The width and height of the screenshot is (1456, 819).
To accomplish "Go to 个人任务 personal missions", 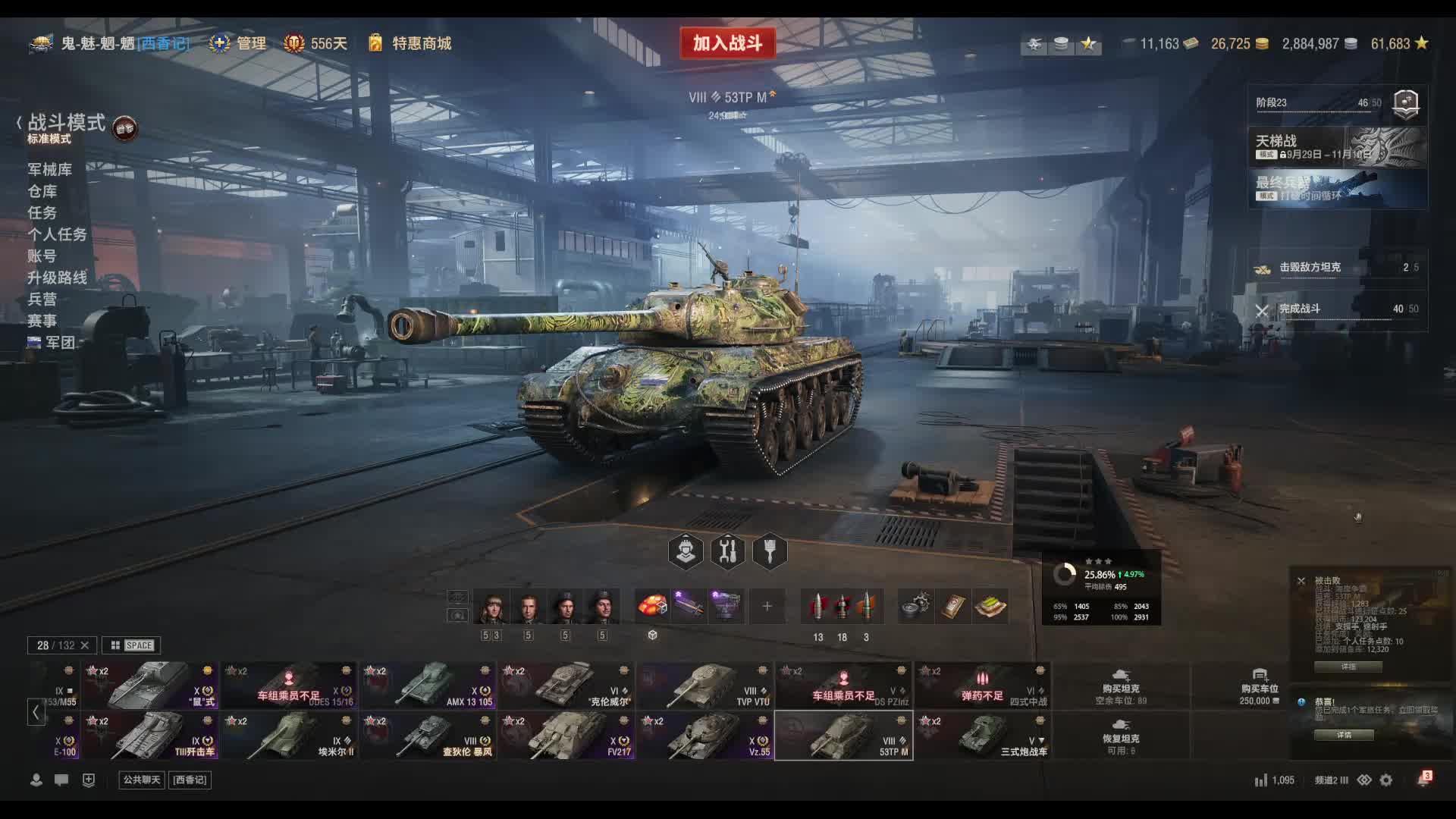I will (x=57, y=234).
